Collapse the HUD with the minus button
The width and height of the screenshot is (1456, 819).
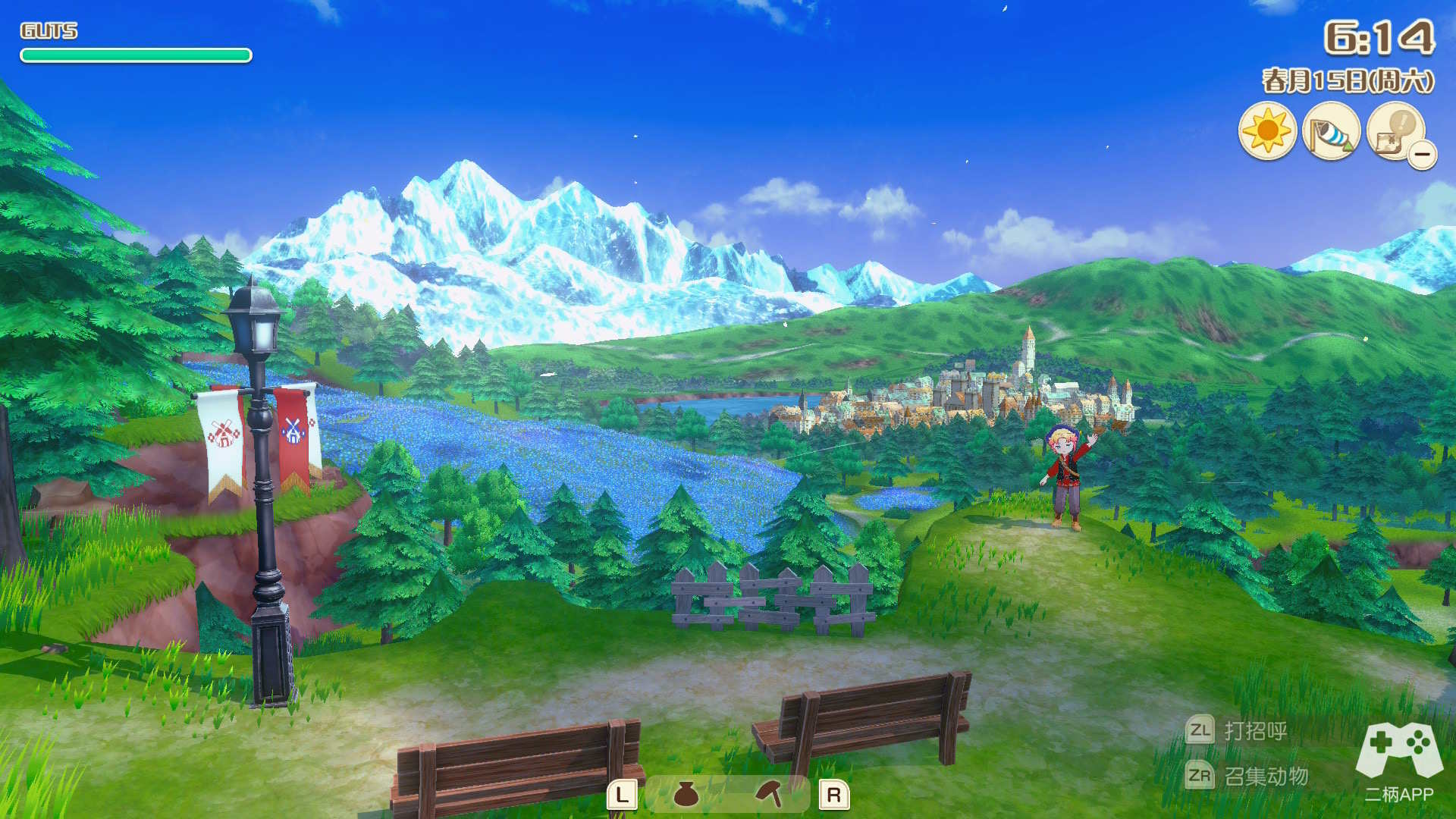pyautogui.click(x=1423, y=155)
